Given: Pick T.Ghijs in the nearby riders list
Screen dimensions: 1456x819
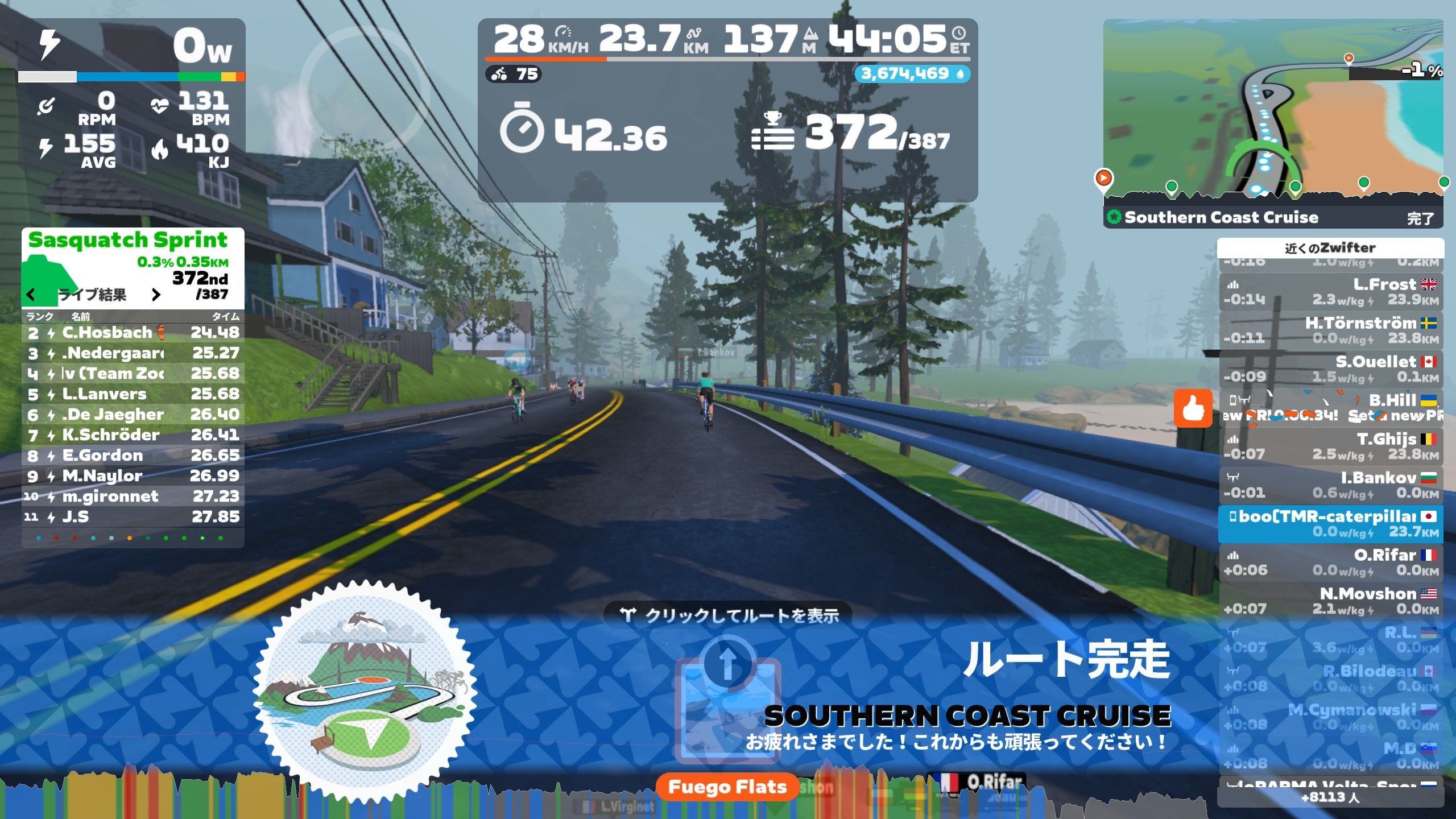Looking at the screenshot, I should coord(1330,446).
